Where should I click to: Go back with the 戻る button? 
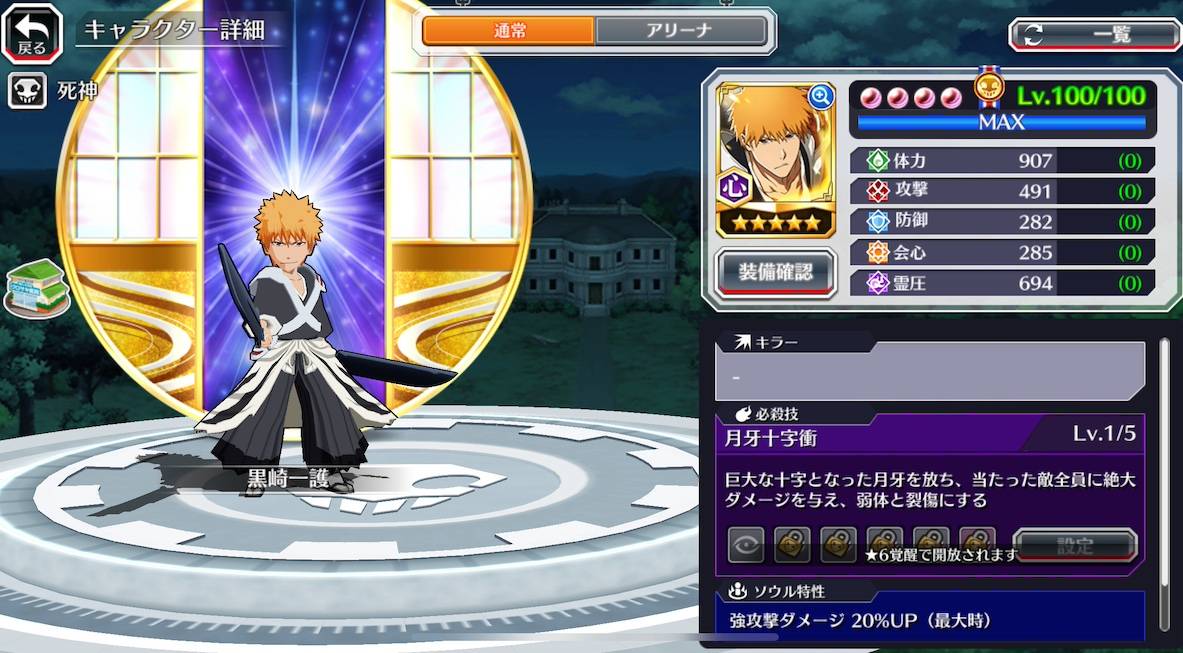32,32
